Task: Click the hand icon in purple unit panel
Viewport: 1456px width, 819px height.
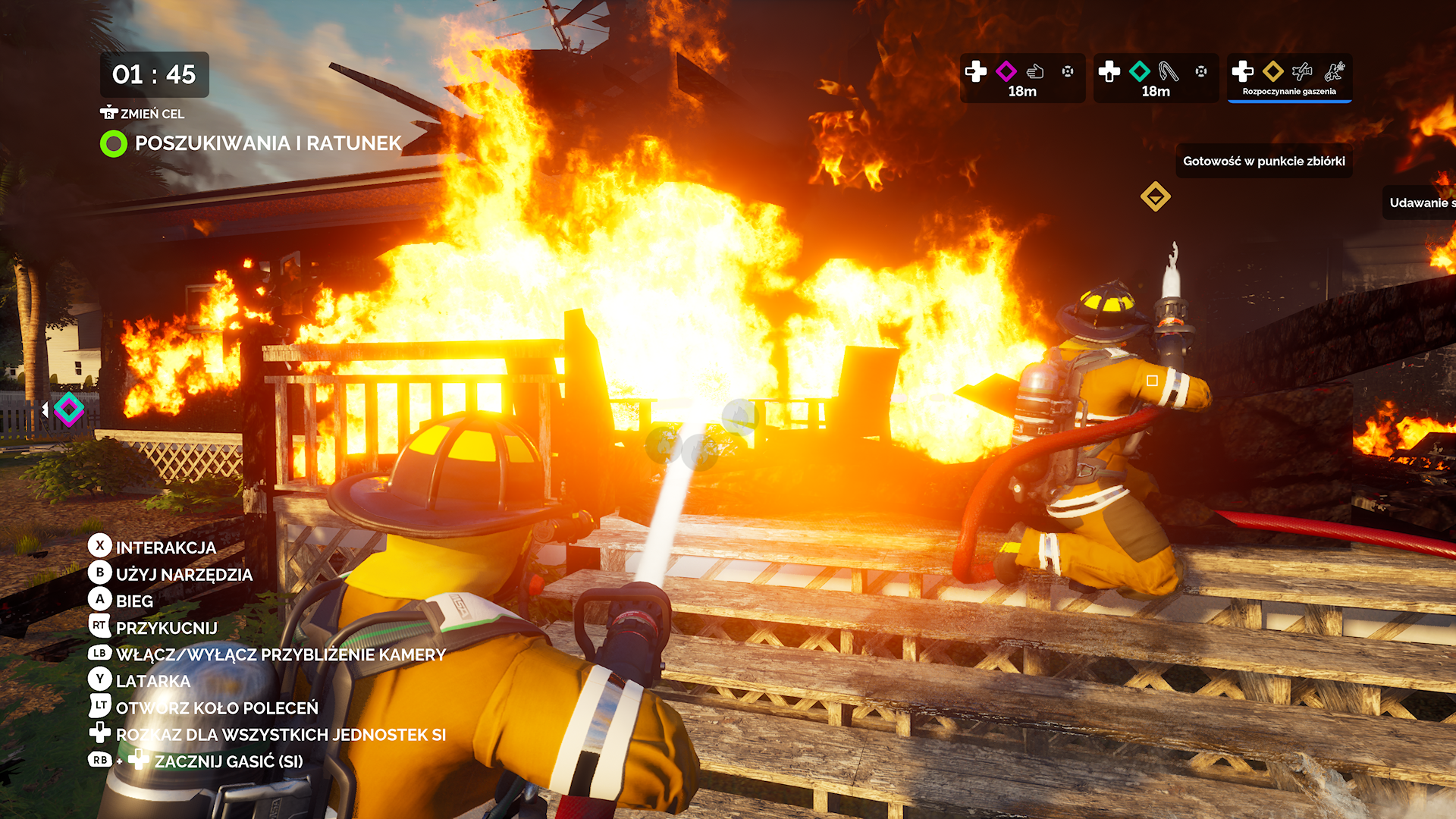Action: click(x=1035, y=71)
